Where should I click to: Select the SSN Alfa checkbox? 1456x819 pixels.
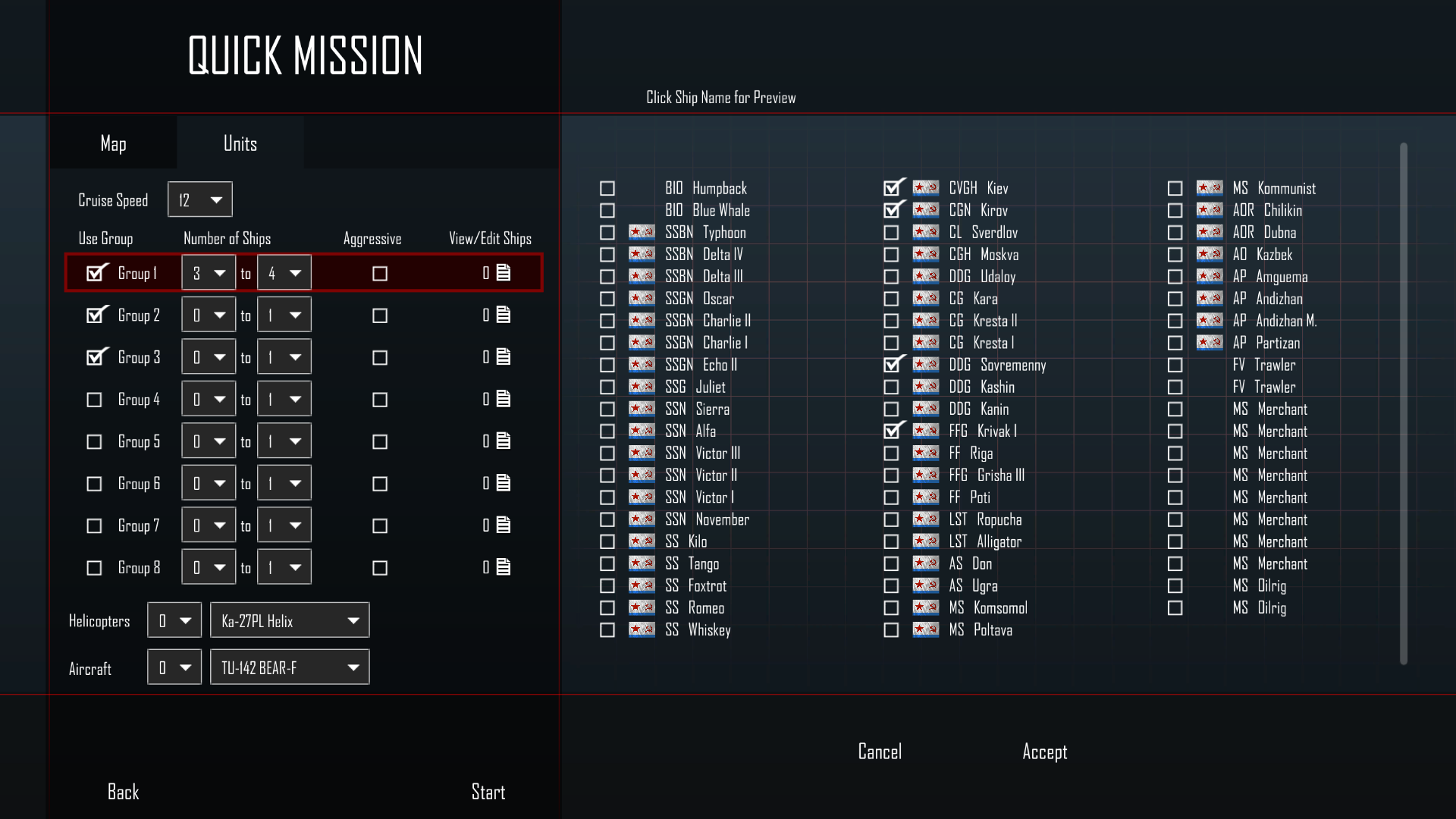(x=607, y=431)
